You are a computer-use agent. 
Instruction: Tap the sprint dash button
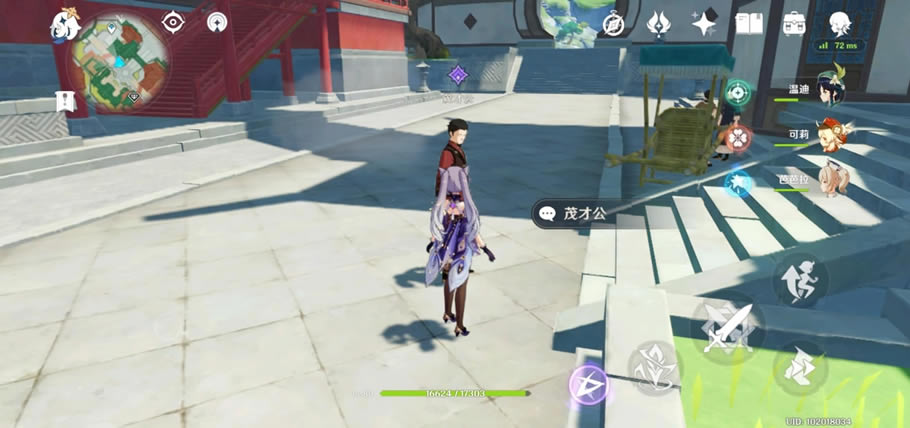coord(800,368)
